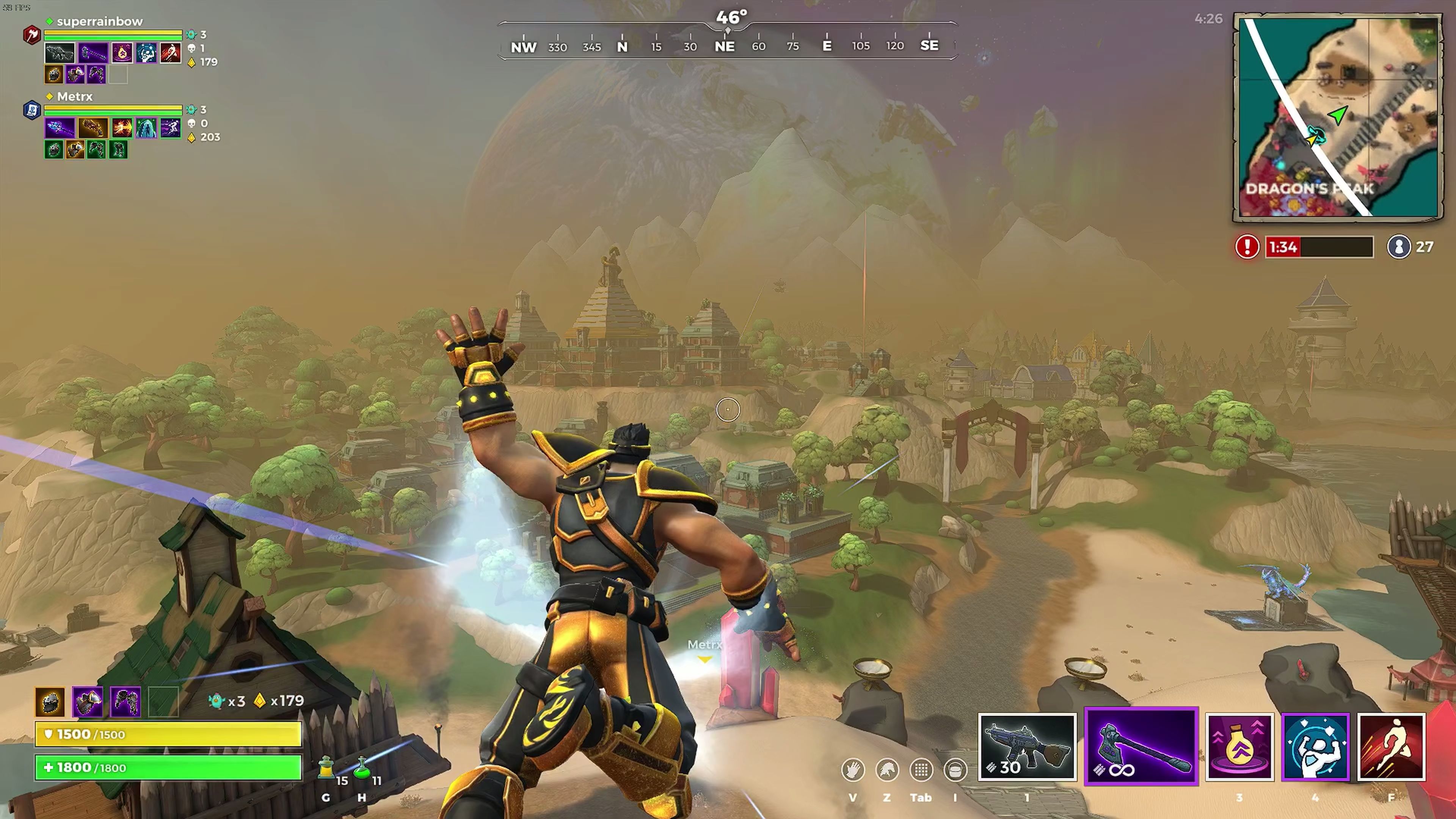Trigger the red leap movement ability
The image size is (1456, 819).
click(x=1391, y=747)
